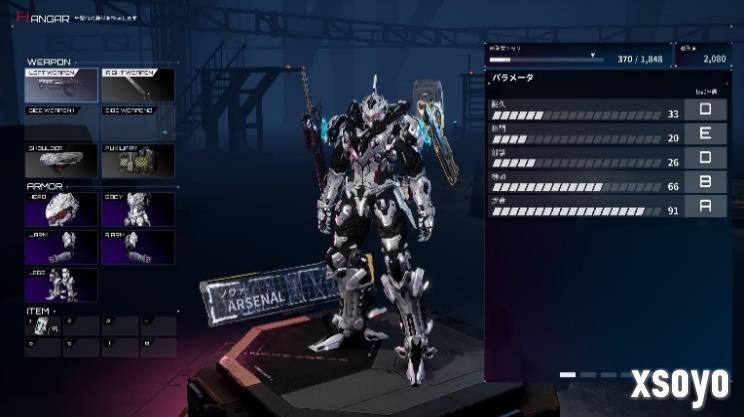Open the R Arm armor slot
Viewport: 744px width, 417px height.
(138, 247)
